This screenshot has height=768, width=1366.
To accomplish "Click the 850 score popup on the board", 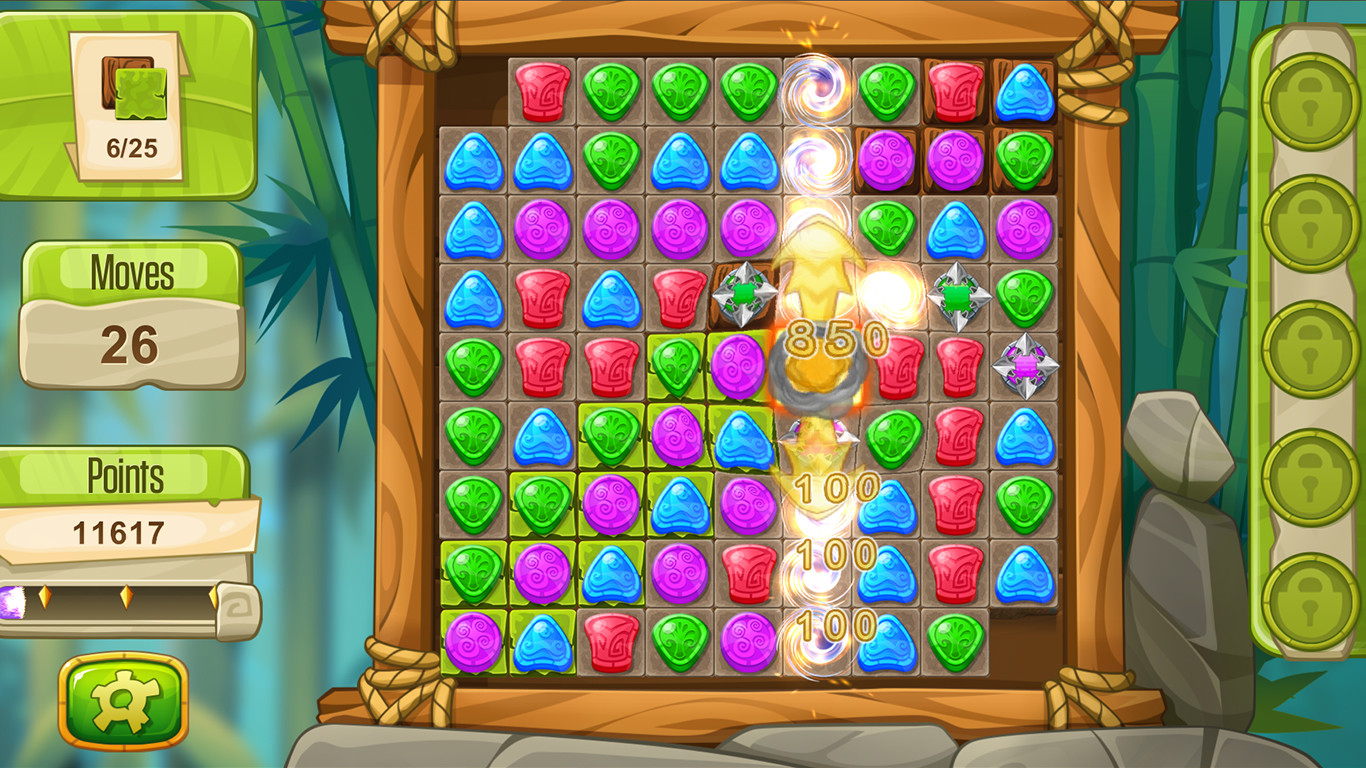I will tap(835, 340).
